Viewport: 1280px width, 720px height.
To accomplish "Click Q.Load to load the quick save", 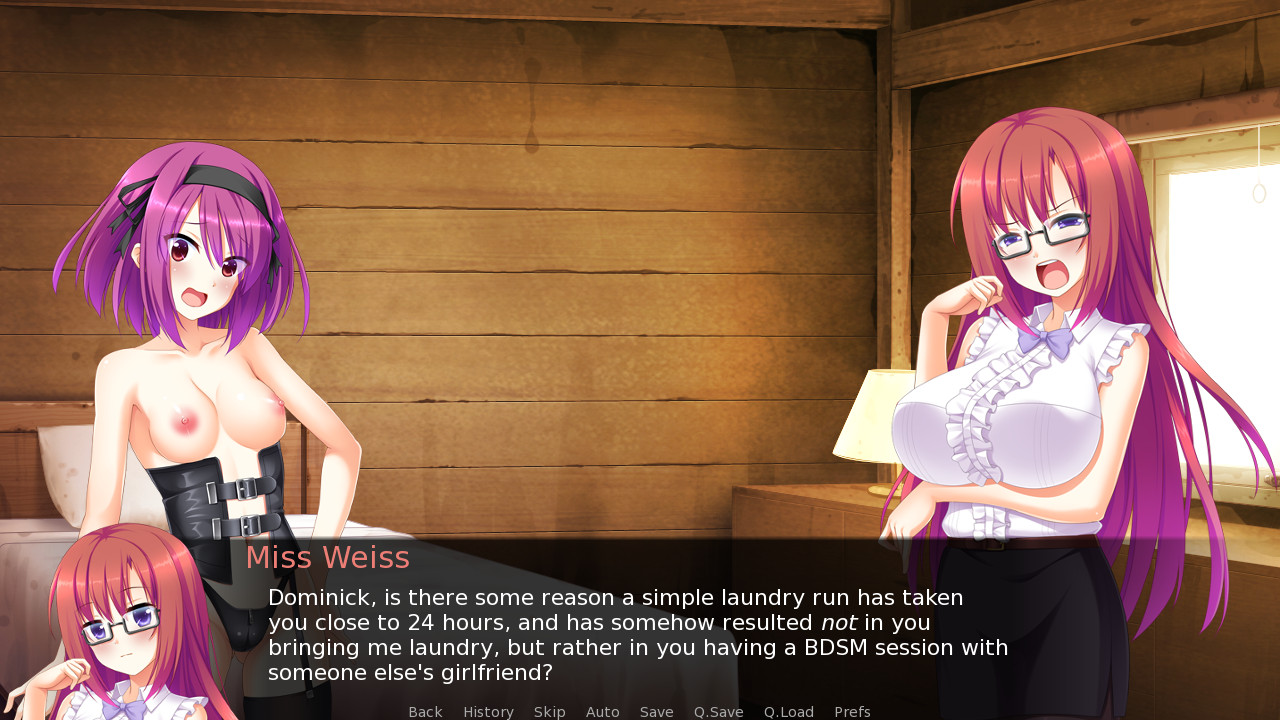I will click(x=788, y=711).
